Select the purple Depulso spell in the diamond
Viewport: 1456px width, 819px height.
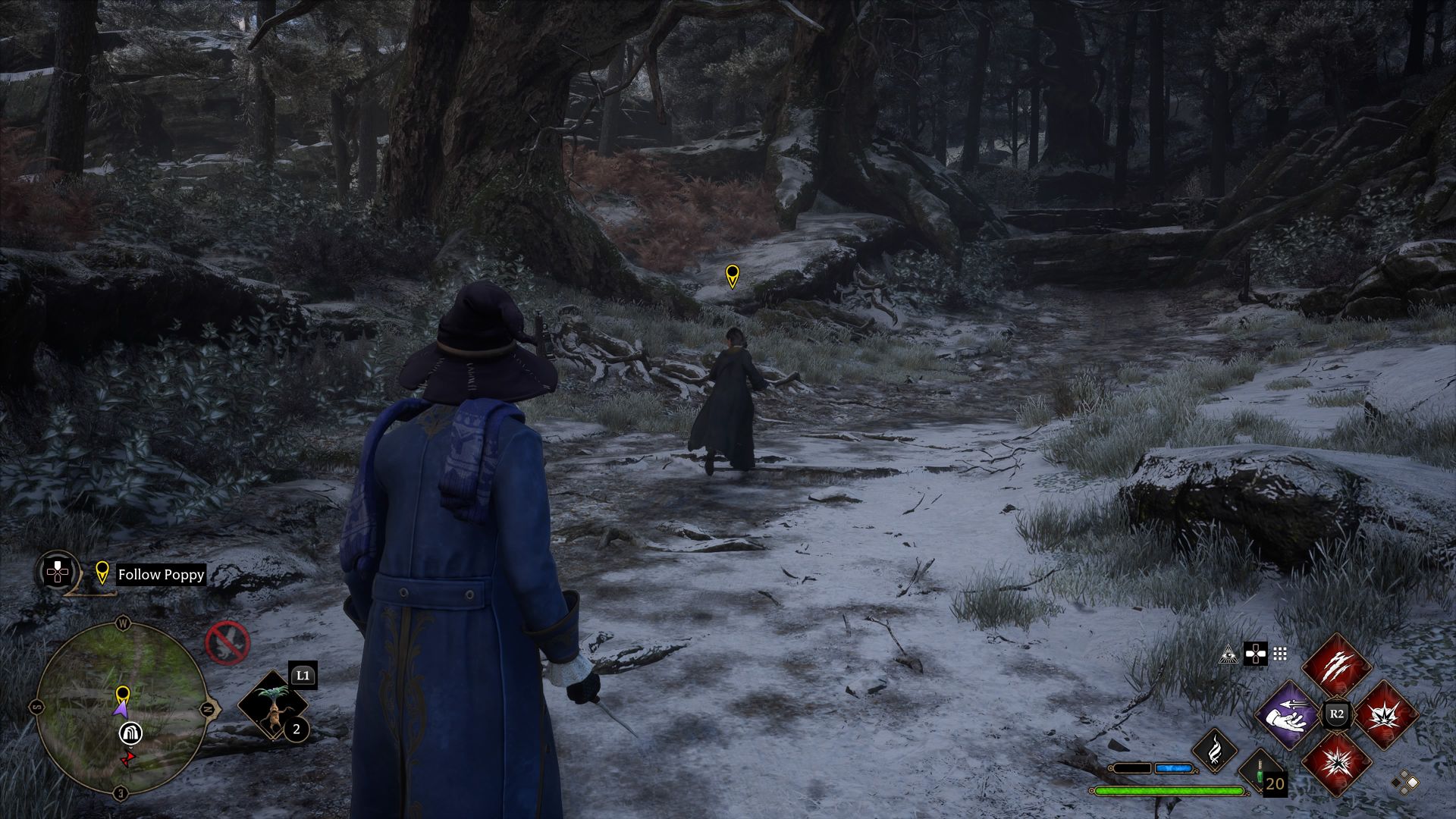coord(1289,714)
